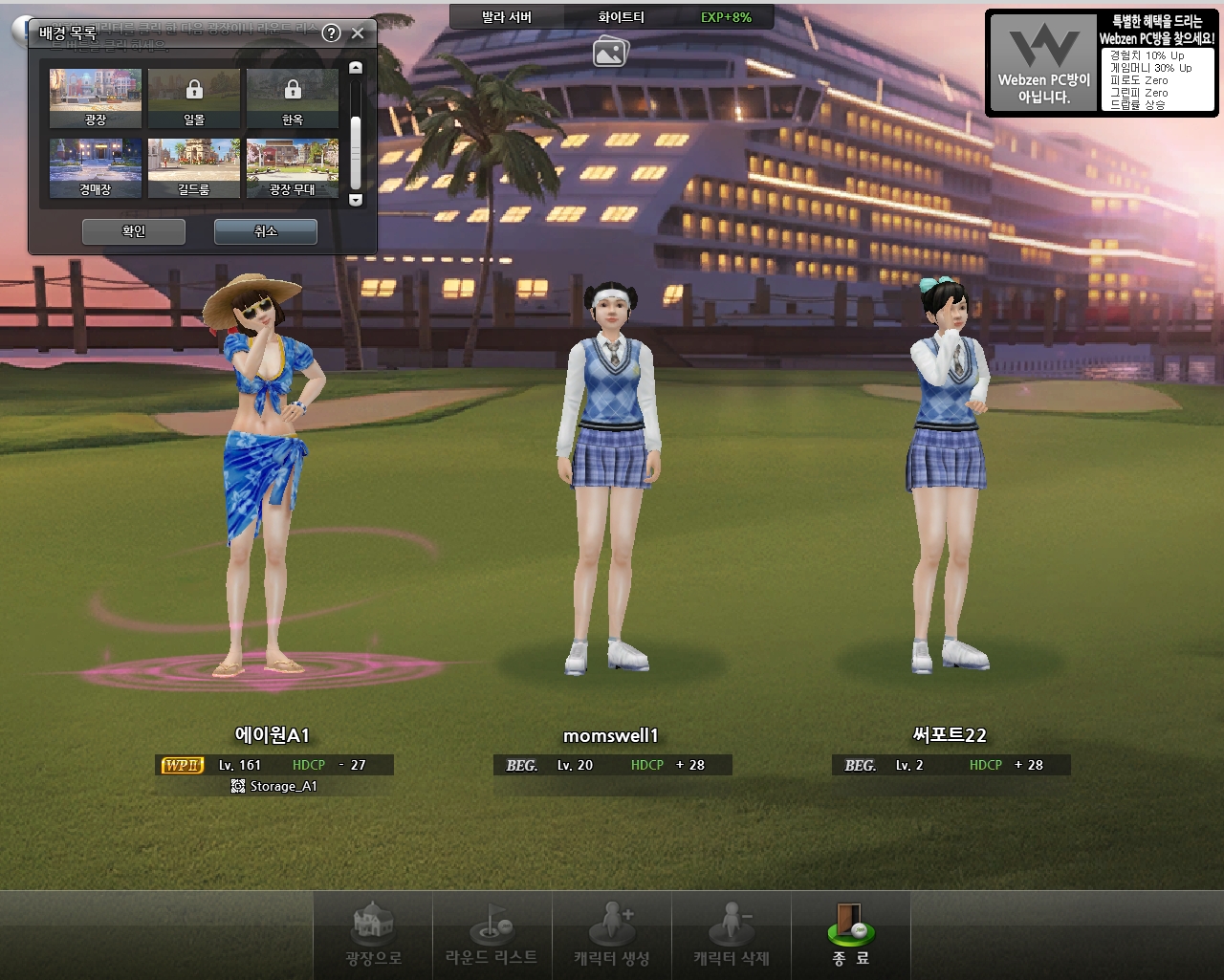Open the question mark help button
This screenshot has height=980, width=1224.
[331, 33]
